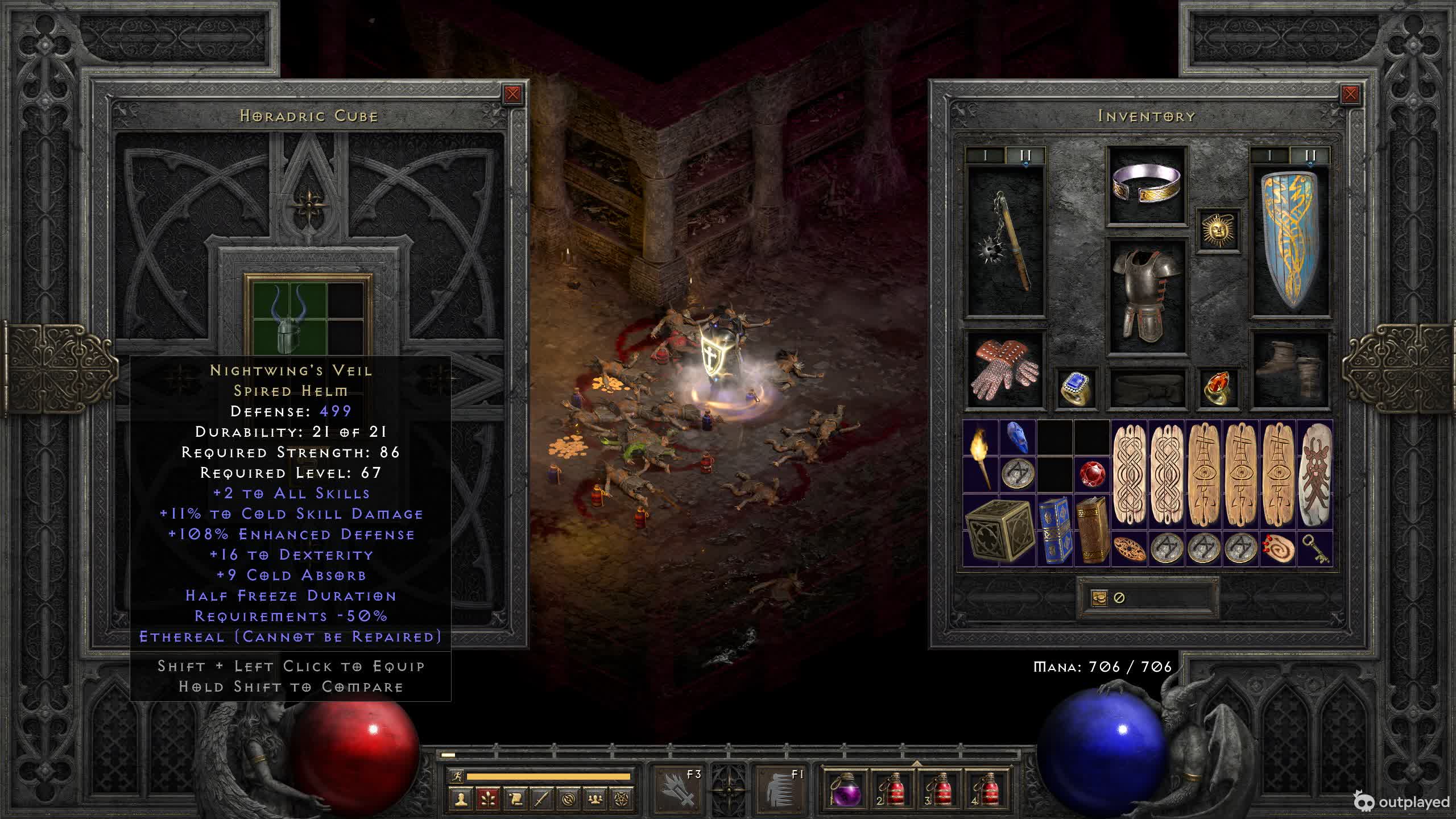The height and width of the screenshot is (819, 1456).
Task: Click the sun-face amulet slot
Action: (1218, 230)
